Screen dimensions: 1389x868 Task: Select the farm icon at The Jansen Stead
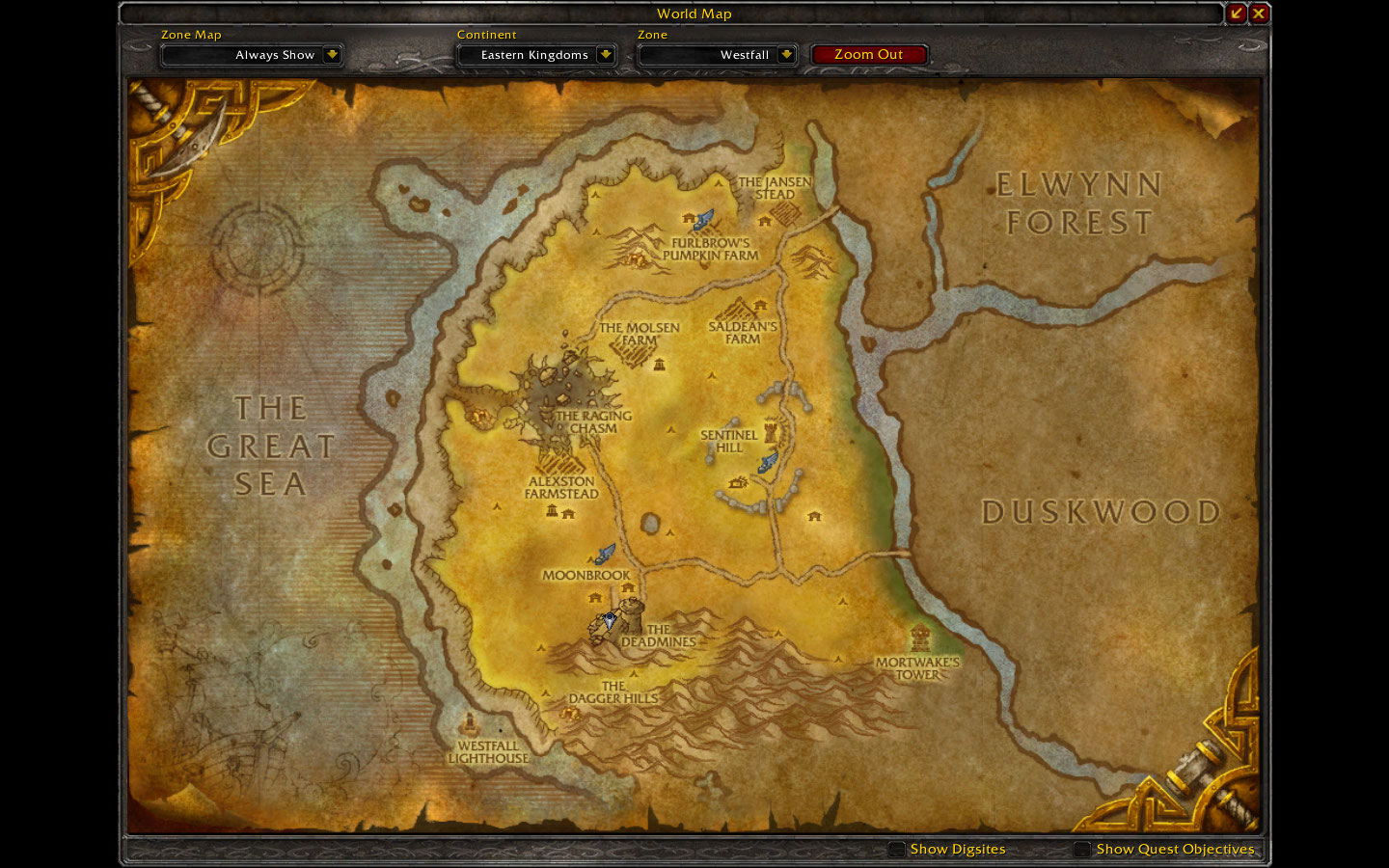point(765,221)
